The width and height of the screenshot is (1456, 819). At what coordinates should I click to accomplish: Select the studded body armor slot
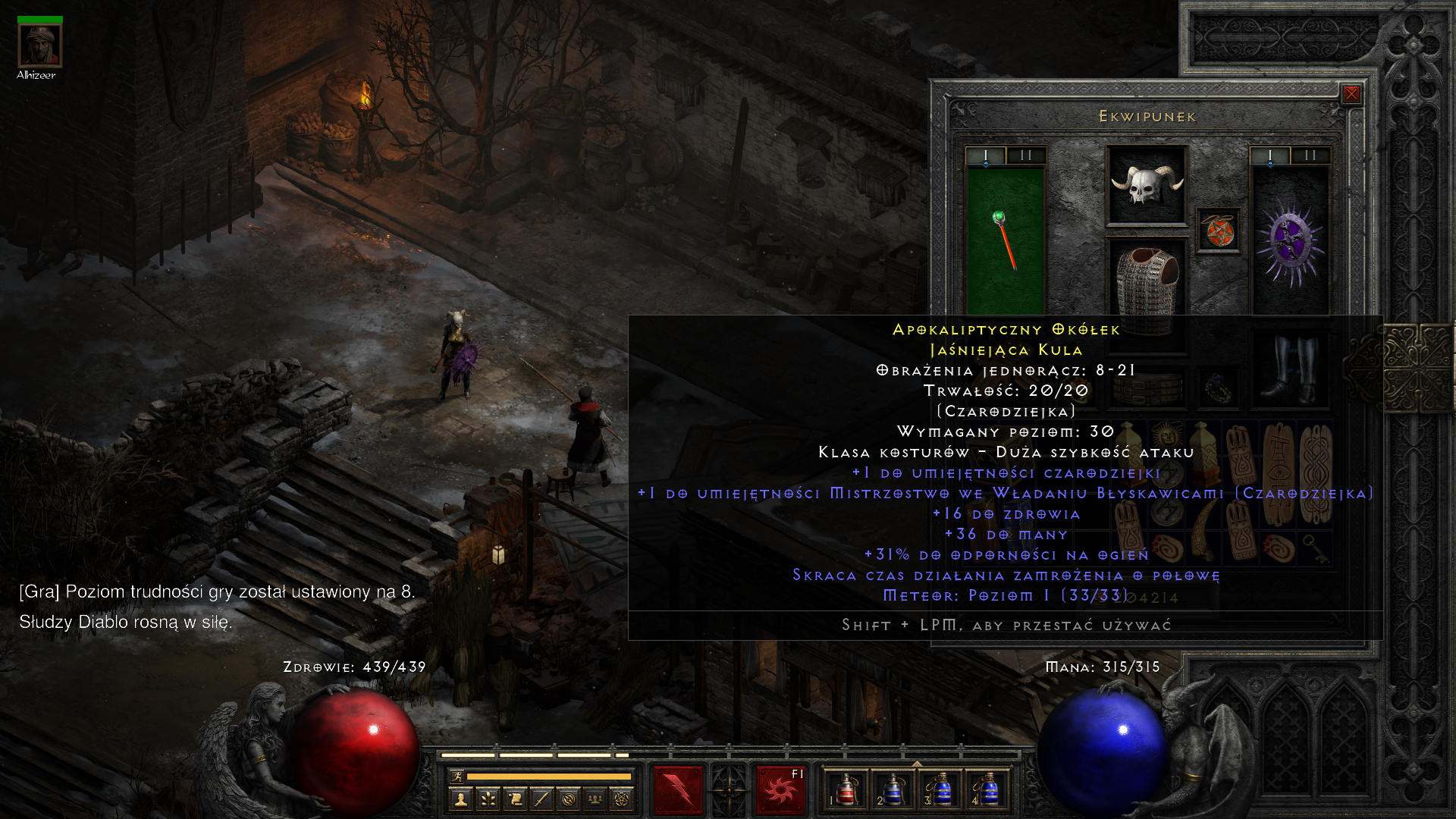point(1147,279)
